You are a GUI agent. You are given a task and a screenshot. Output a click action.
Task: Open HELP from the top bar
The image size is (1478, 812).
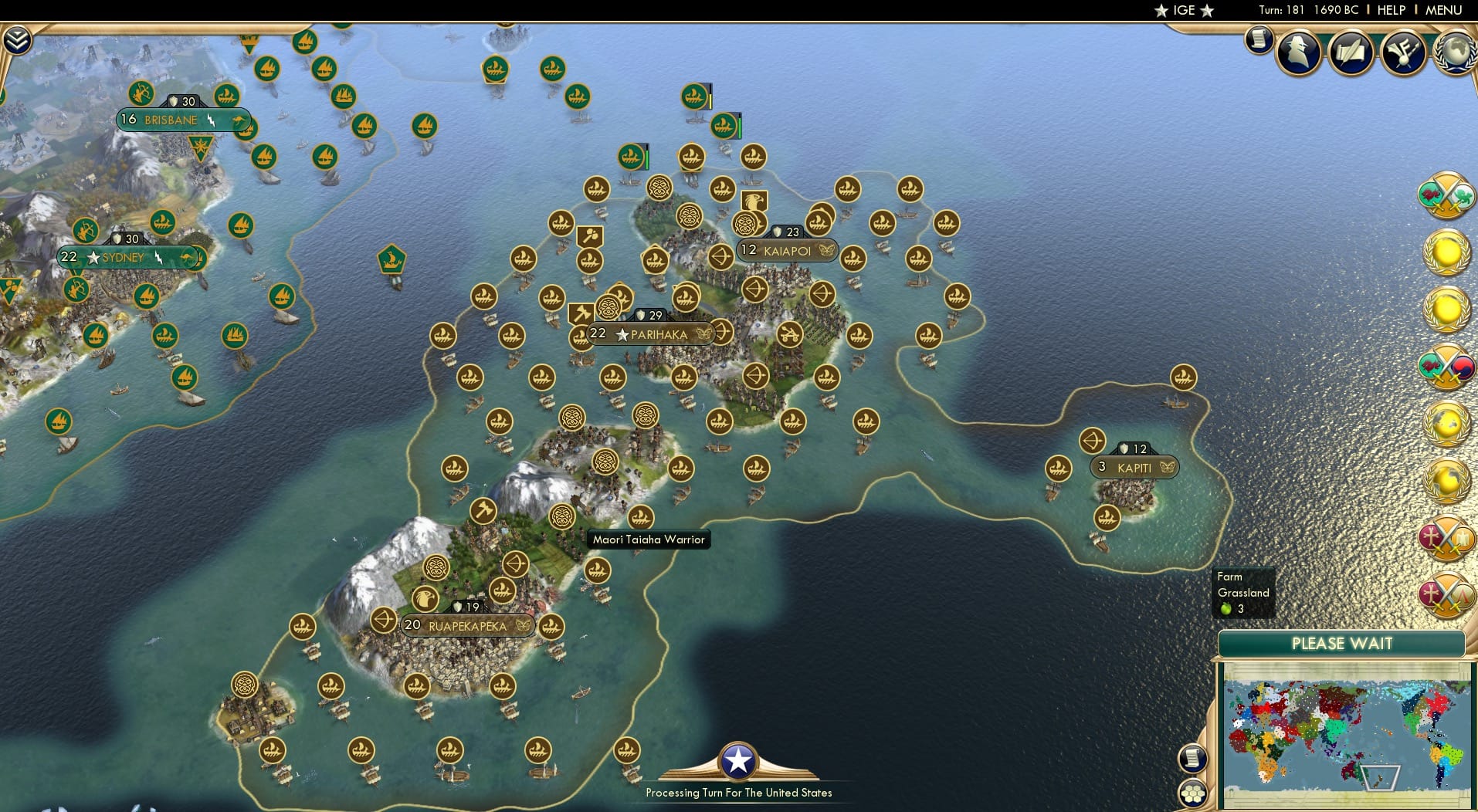1392,10
